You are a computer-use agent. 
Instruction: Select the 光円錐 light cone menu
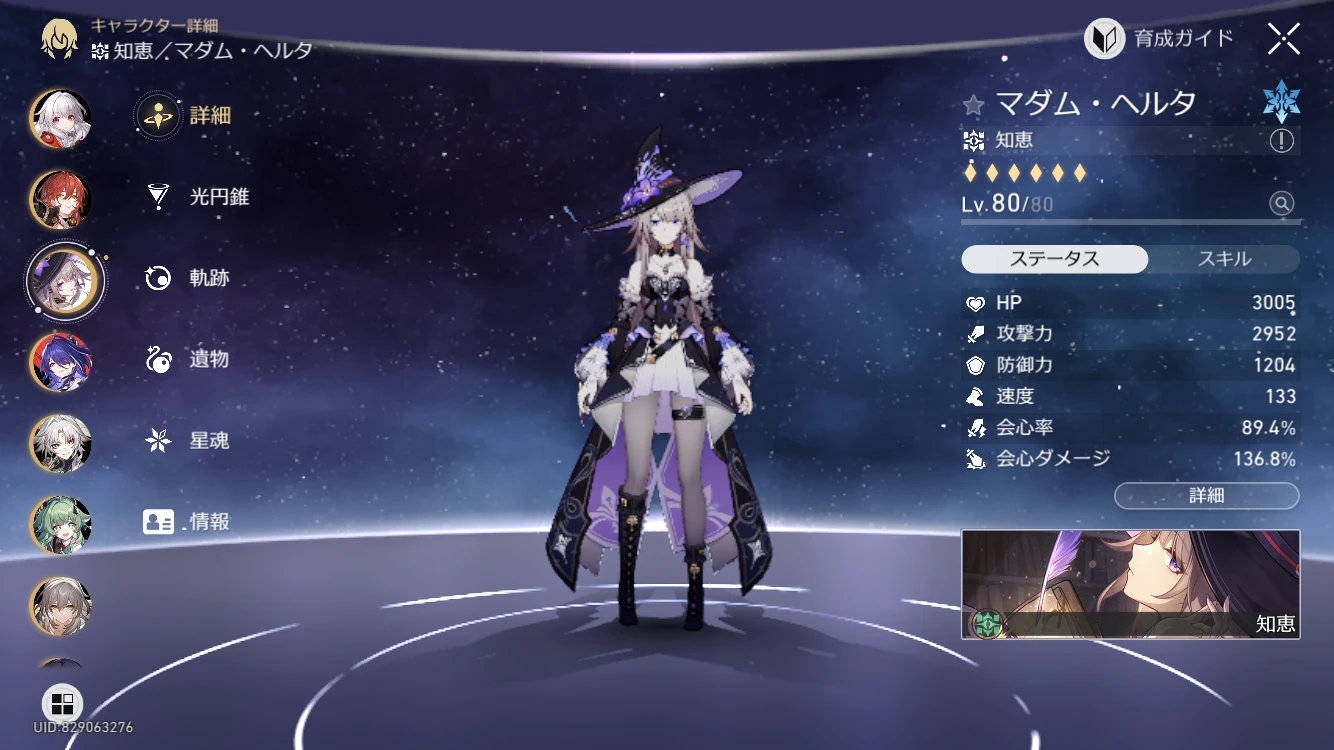click(196, 197)
